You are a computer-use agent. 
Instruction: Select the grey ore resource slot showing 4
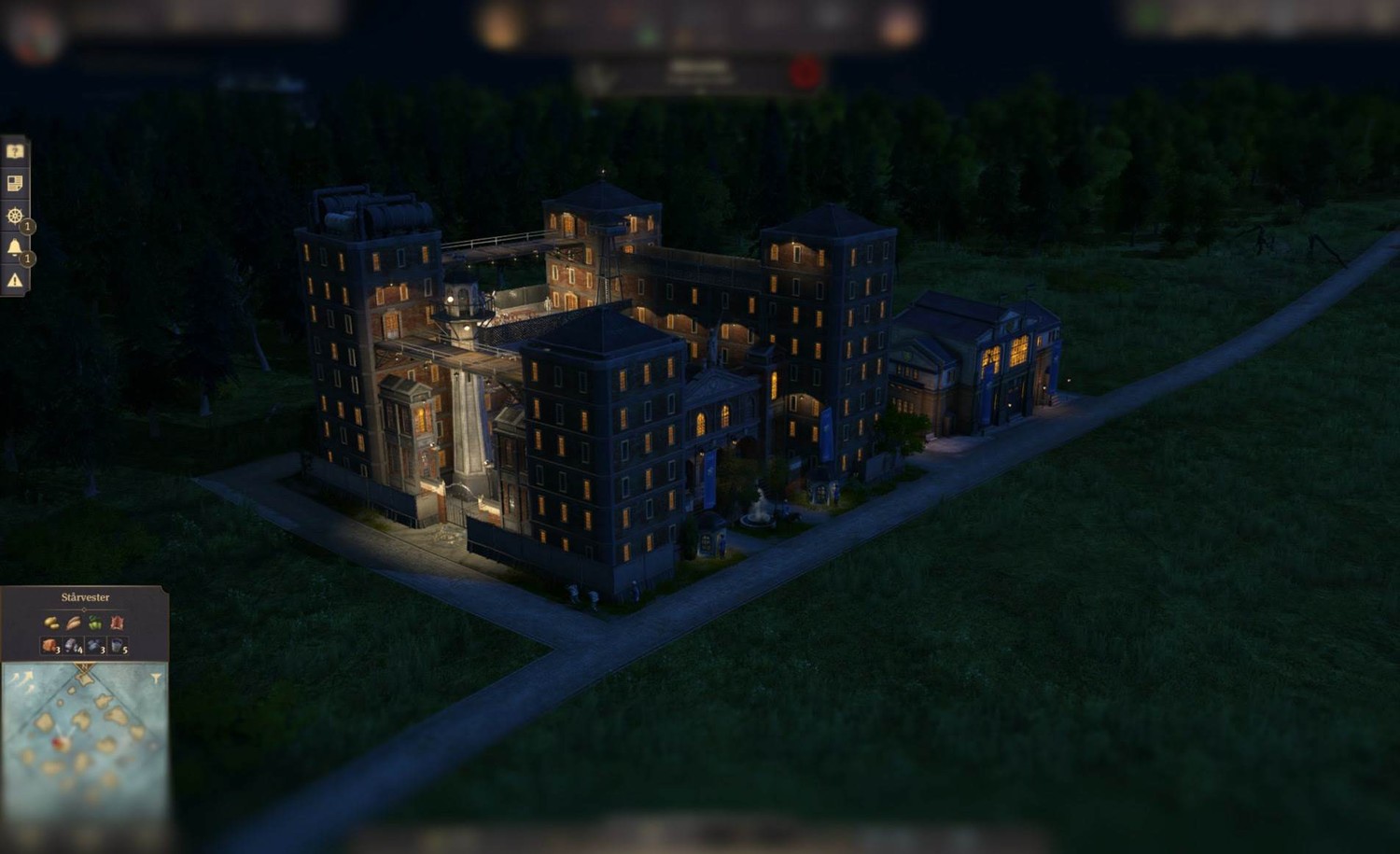pos(74,646)
